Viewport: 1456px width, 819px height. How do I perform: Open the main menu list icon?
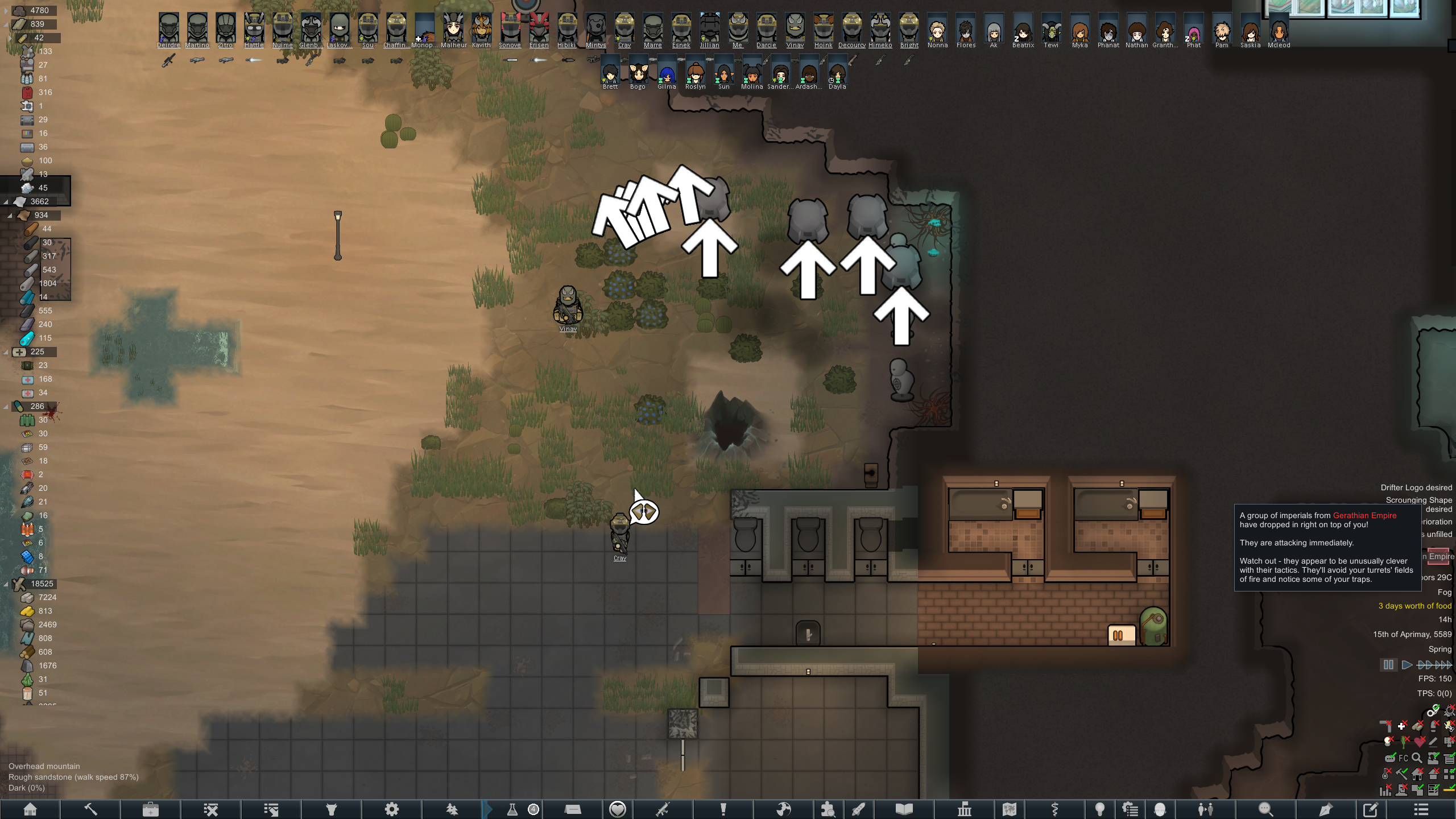pyautogui.click(x=1421, y=809)
